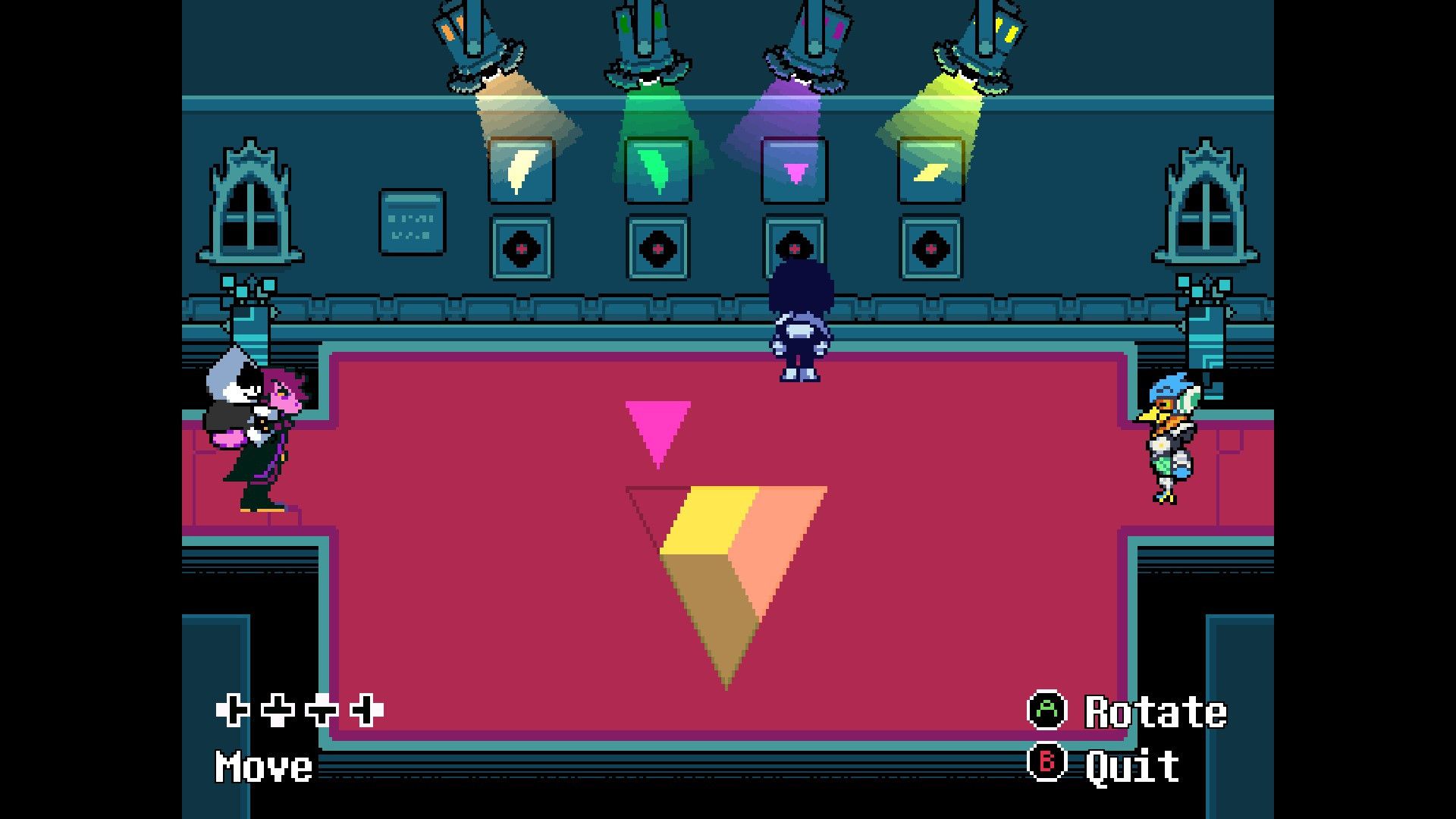Click the up arrow of the Move controls

[x=322, y=713]
